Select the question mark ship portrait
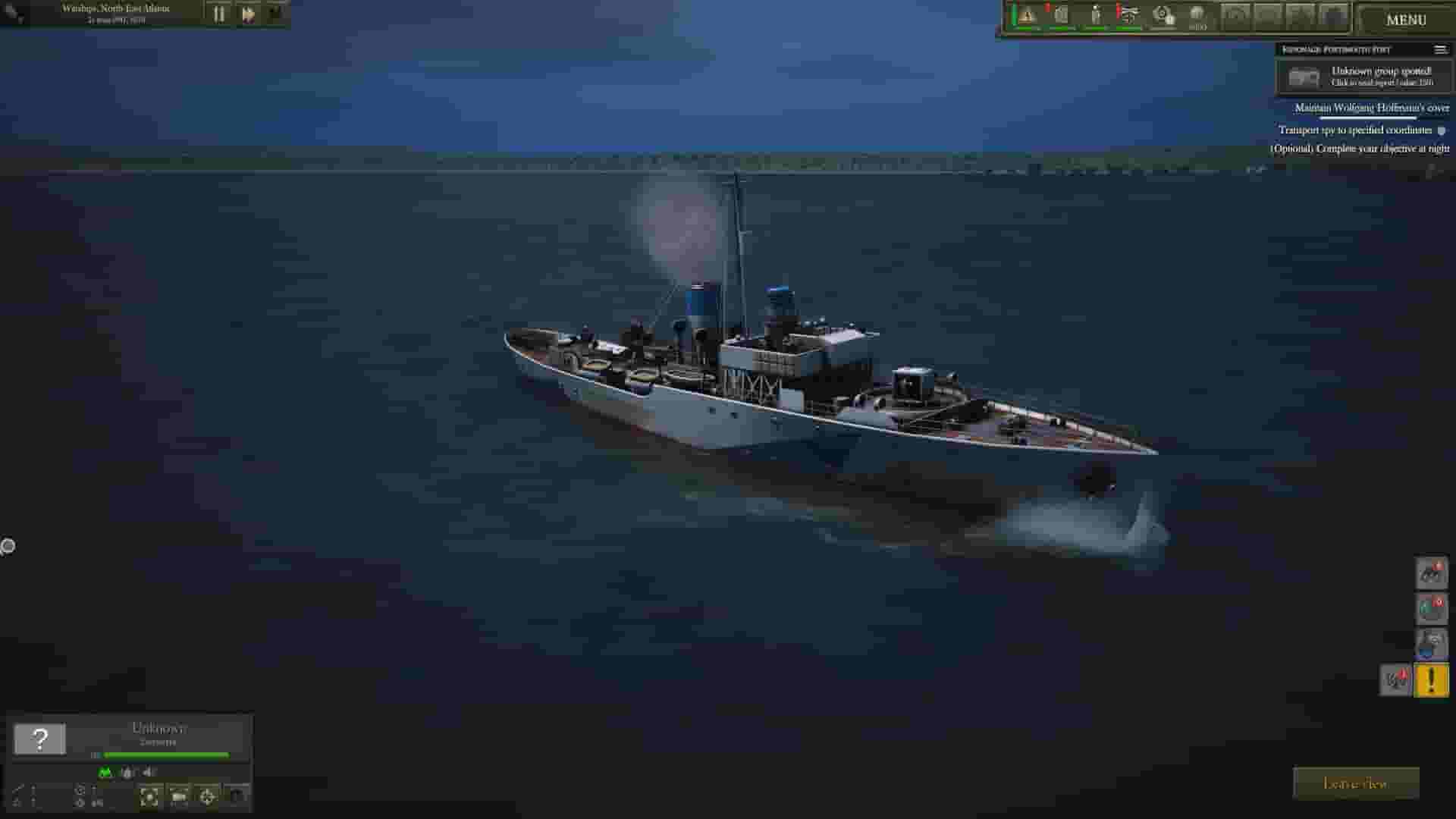The image size is (1456, 819). tap(39, 736)
